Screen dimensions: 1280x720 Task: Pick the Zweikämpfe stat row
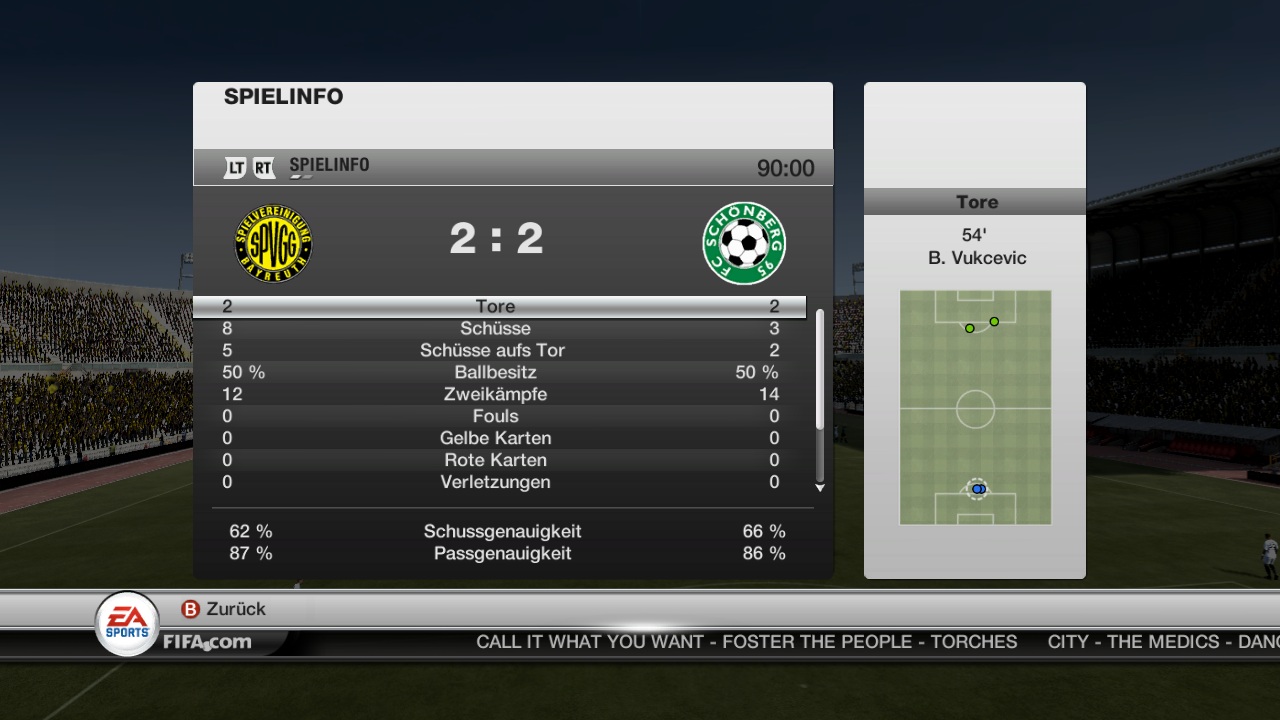point(497,395)
